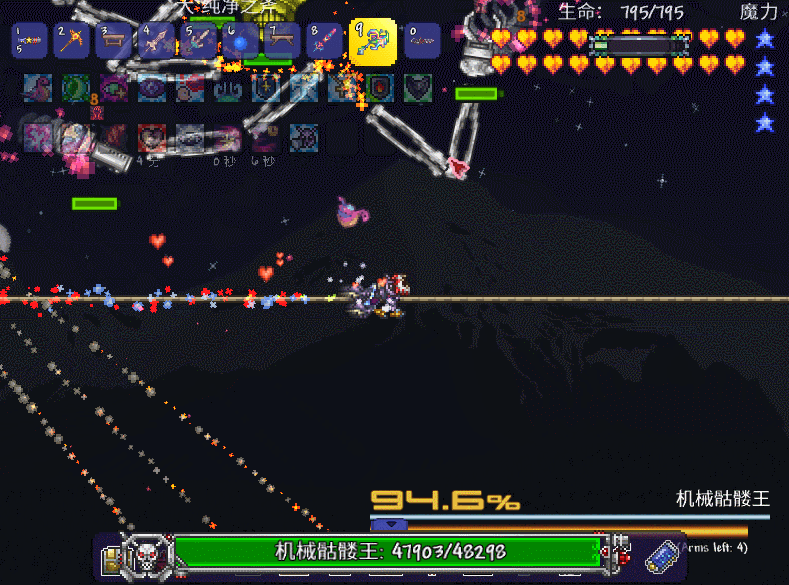Click the flame shield buff icon
Screen dimensions: 789x585
pos(380,88)
